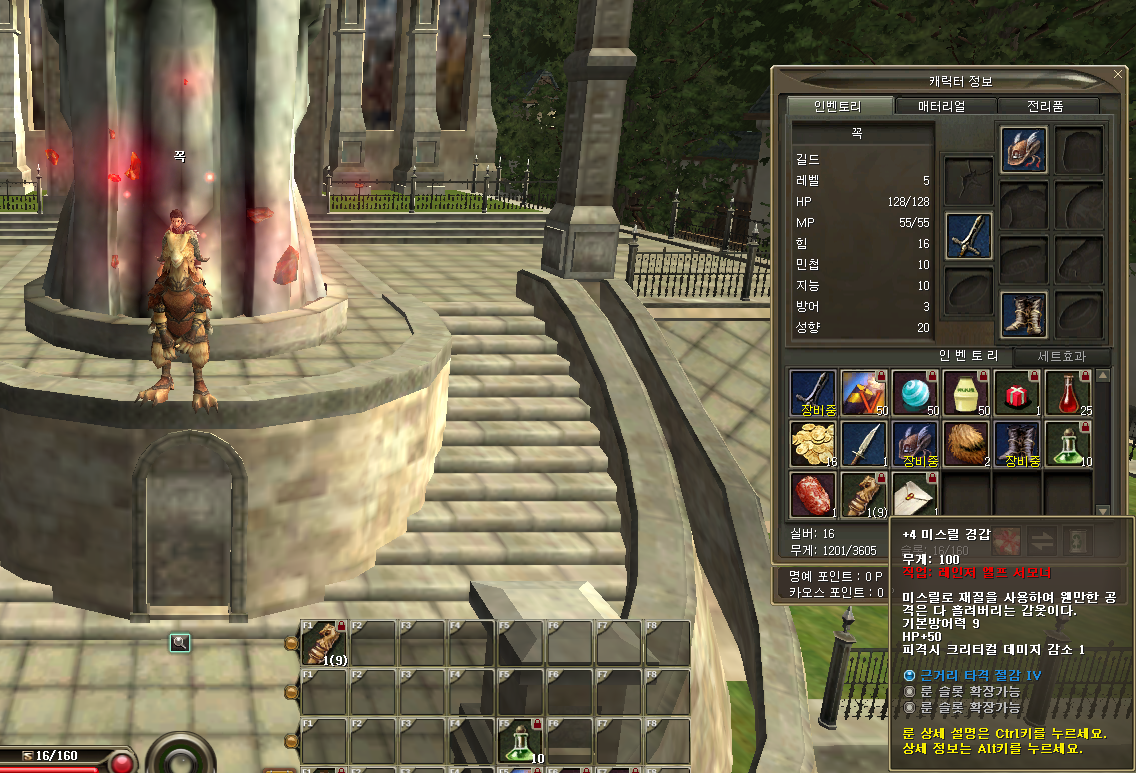Select the yellow milk bottle item
Image resolution: width=1136 pixels, height=773 pixels.
965,393
